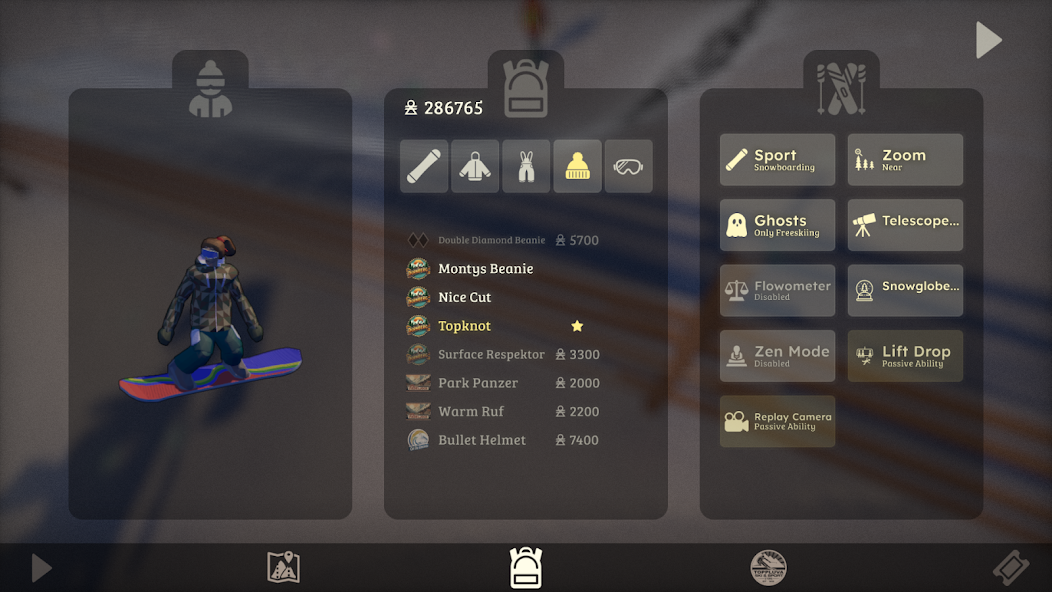1052x592 pixels.
Task: Select the Bullet Helmet item
Action: pos(482,440)
